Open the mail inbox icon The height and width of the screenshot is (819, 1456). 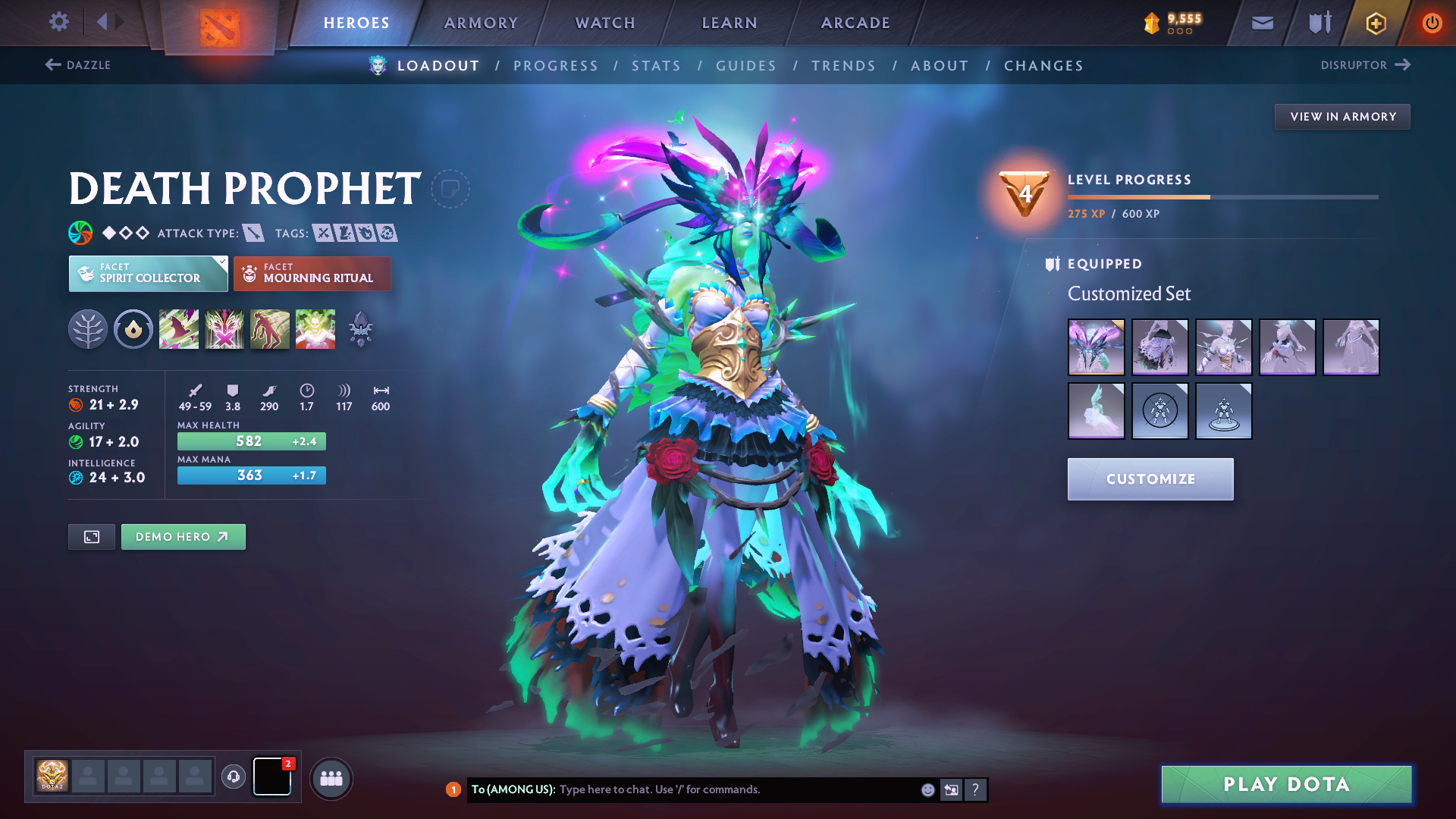(x=1261, y=22)
